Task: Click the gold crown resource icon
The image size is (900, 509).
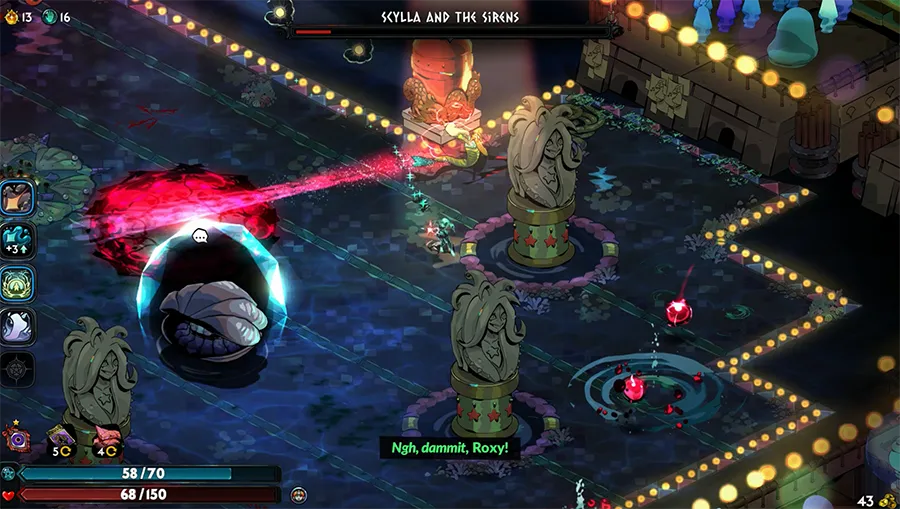Action: [x=12, y=16]
